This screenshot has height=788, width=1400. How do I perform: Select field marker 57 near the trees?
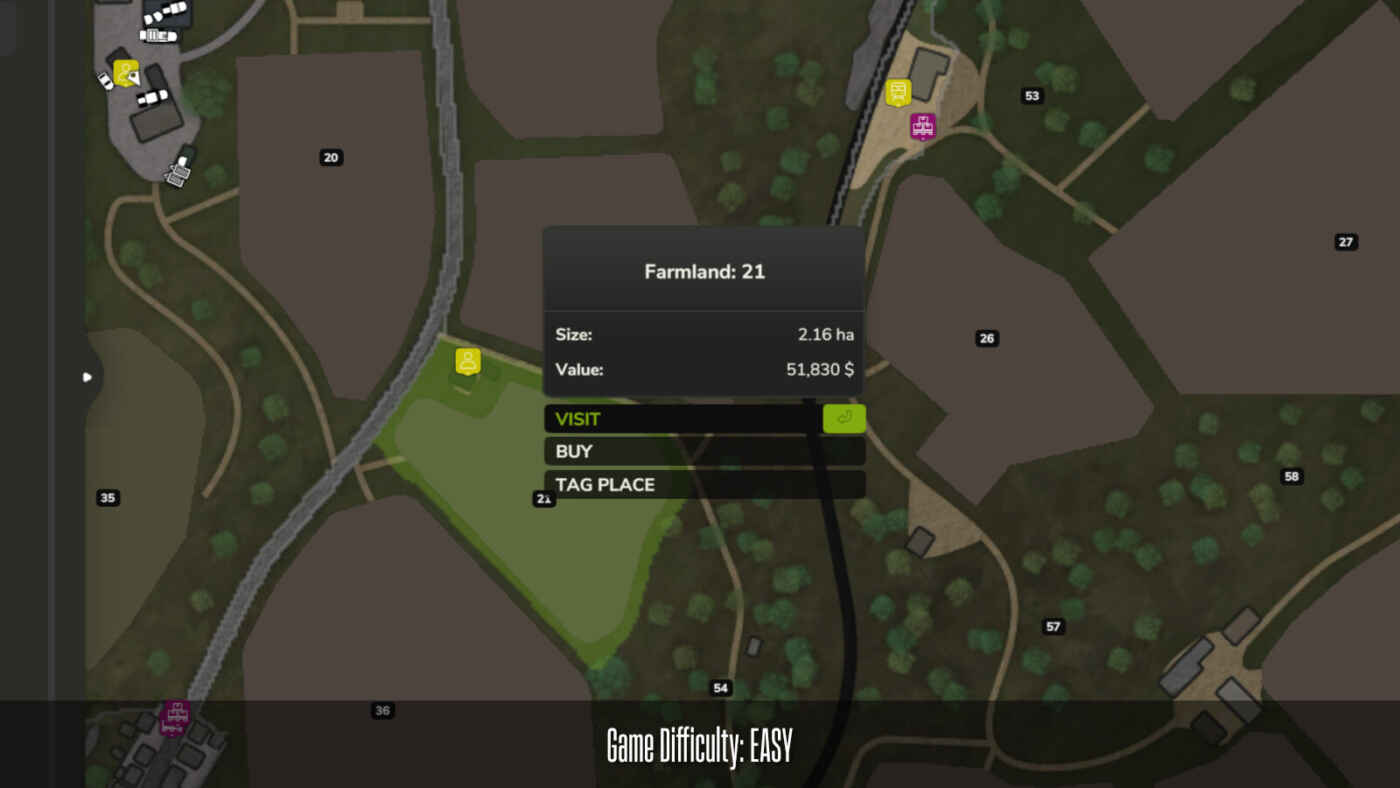pos(1052,626)
